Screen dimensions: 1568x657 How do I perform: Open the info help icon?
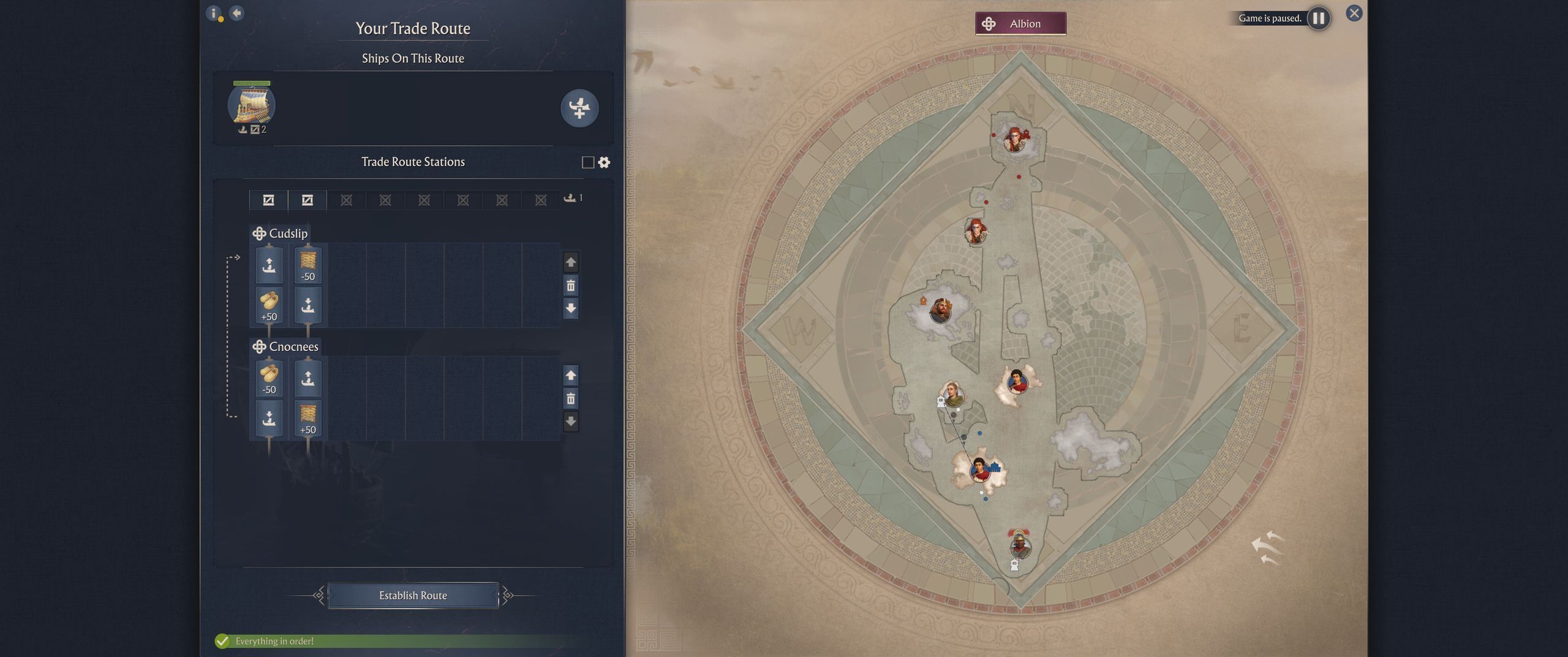pyautogui.click(x=213, y=13)
